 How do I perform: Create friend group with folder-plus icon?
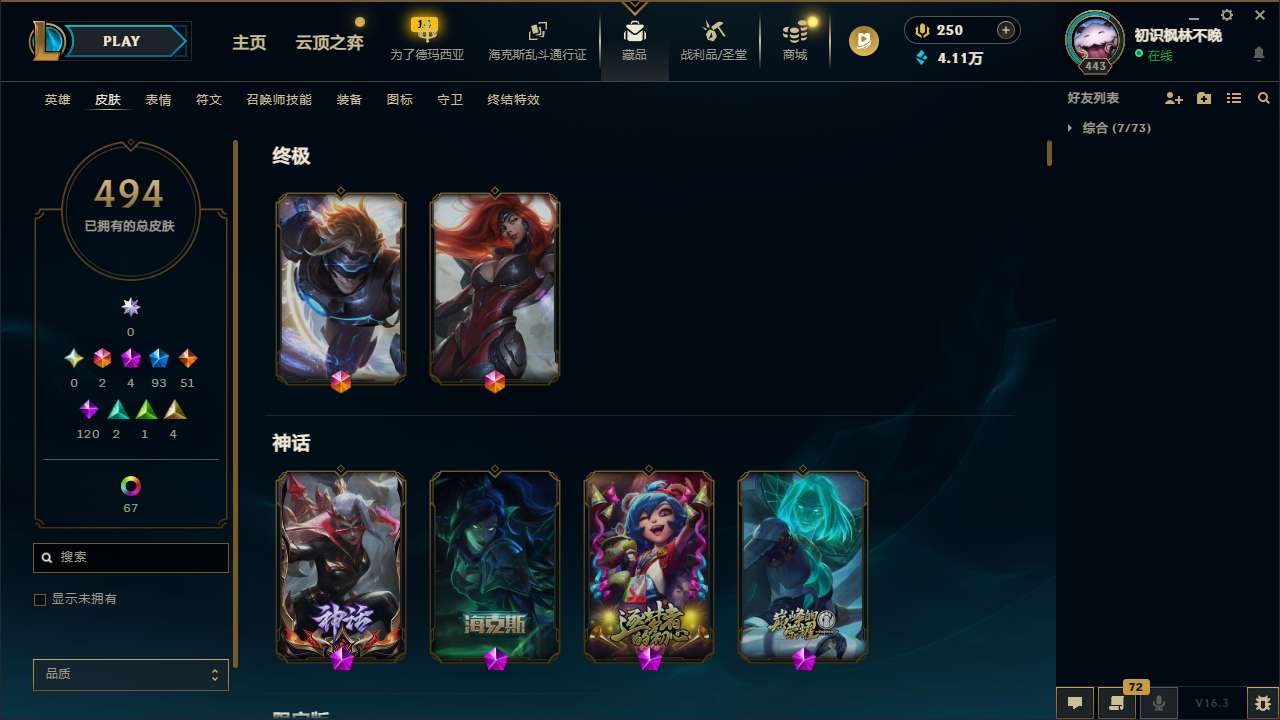tap(1204, 98)
